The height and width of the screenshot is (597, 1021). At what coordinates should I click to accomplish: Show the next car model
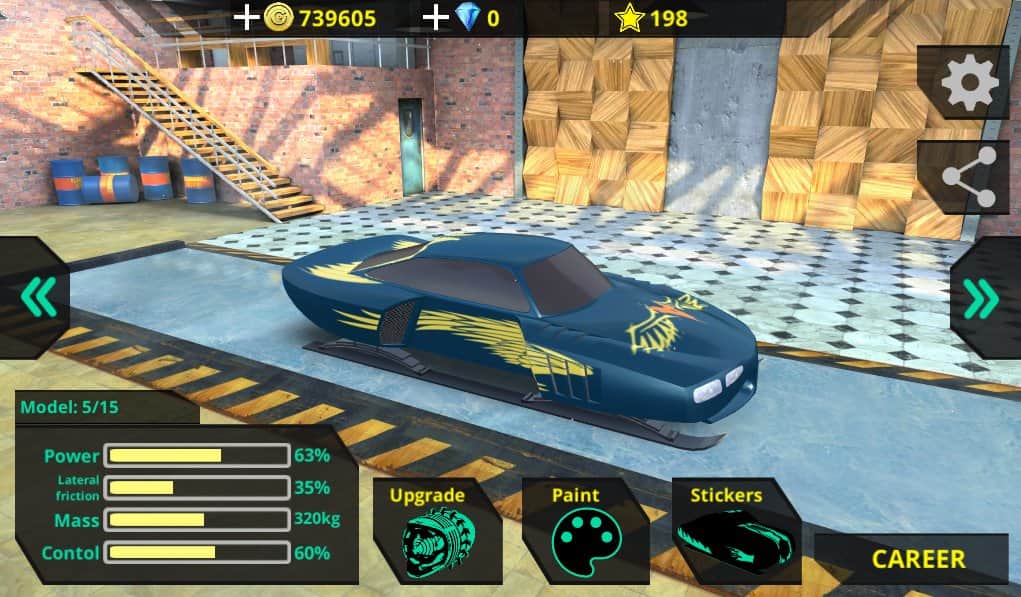click(981, 297)
